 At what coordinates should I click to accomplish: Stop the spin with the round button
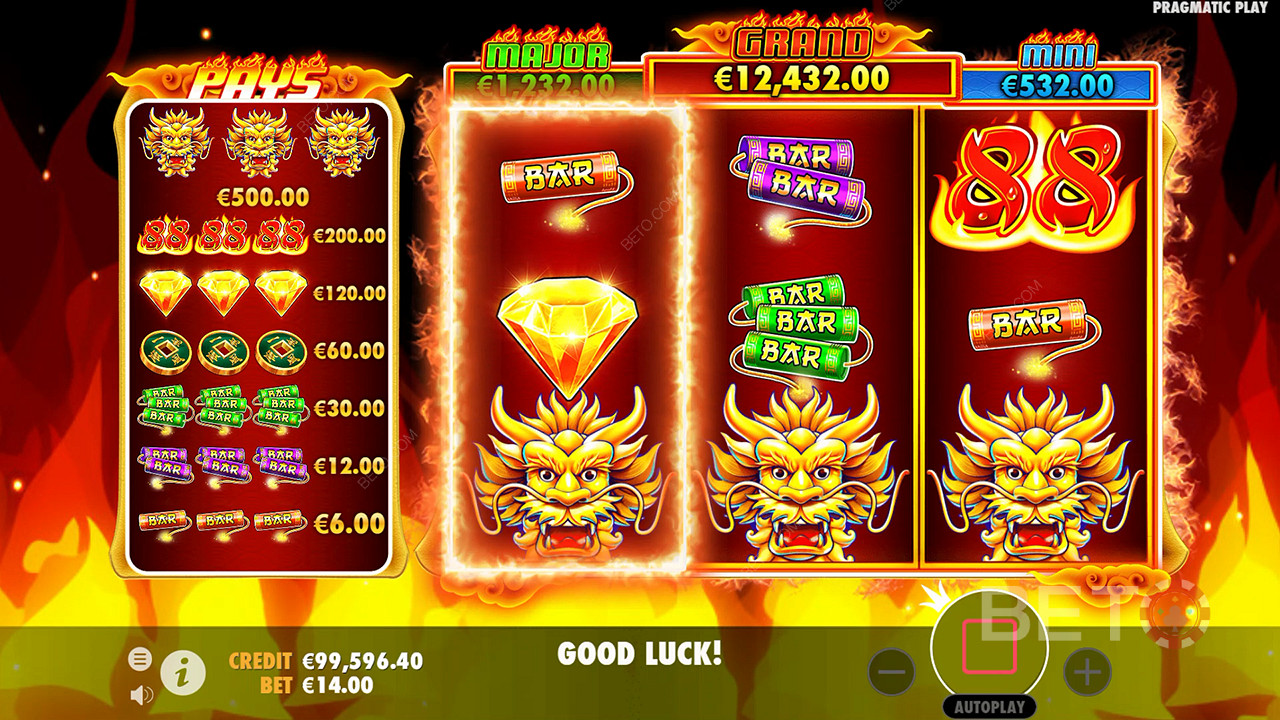point(989,647)
